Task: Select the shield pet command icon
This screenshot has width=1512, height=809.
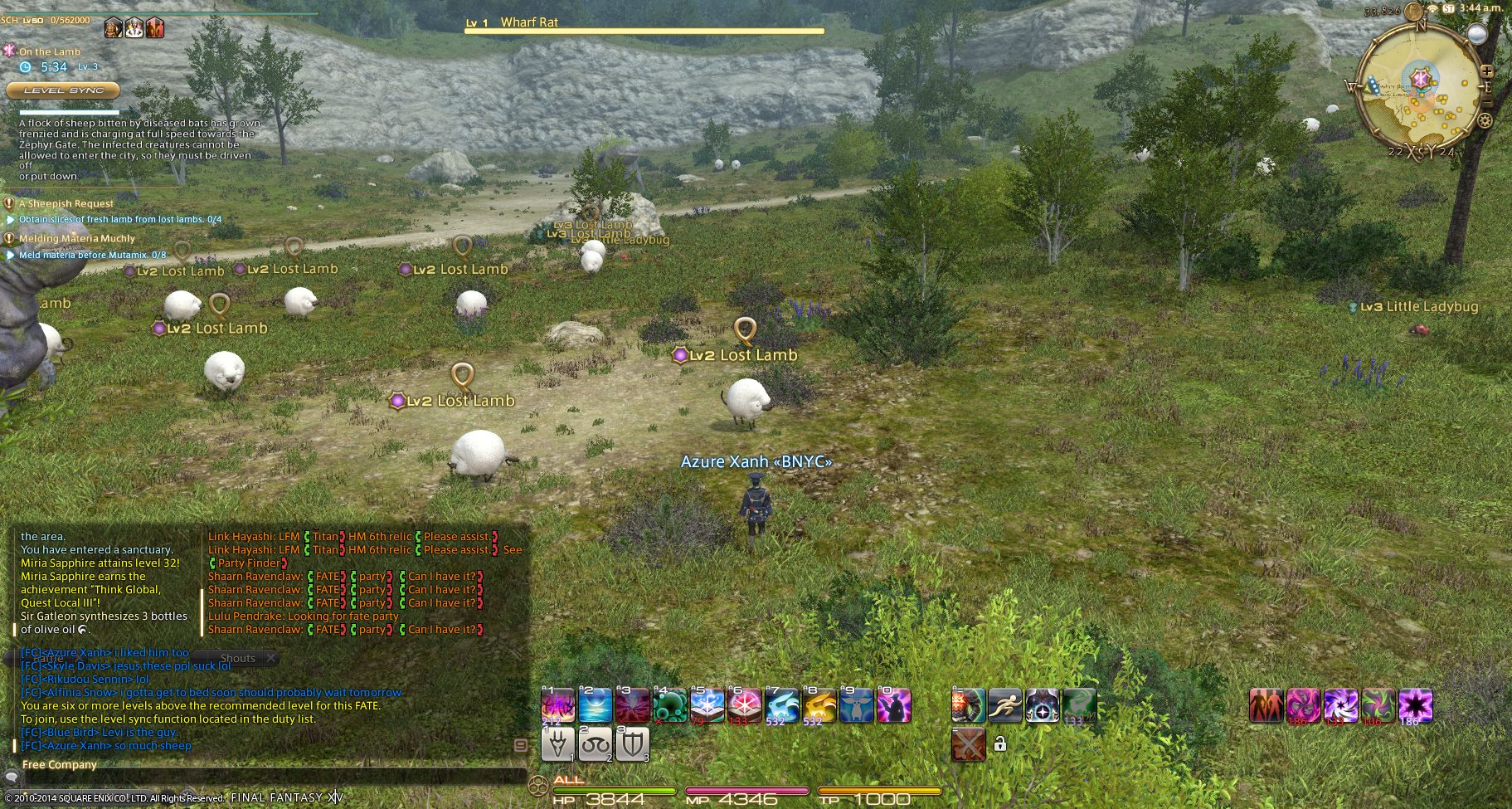Action: [632, 744]
